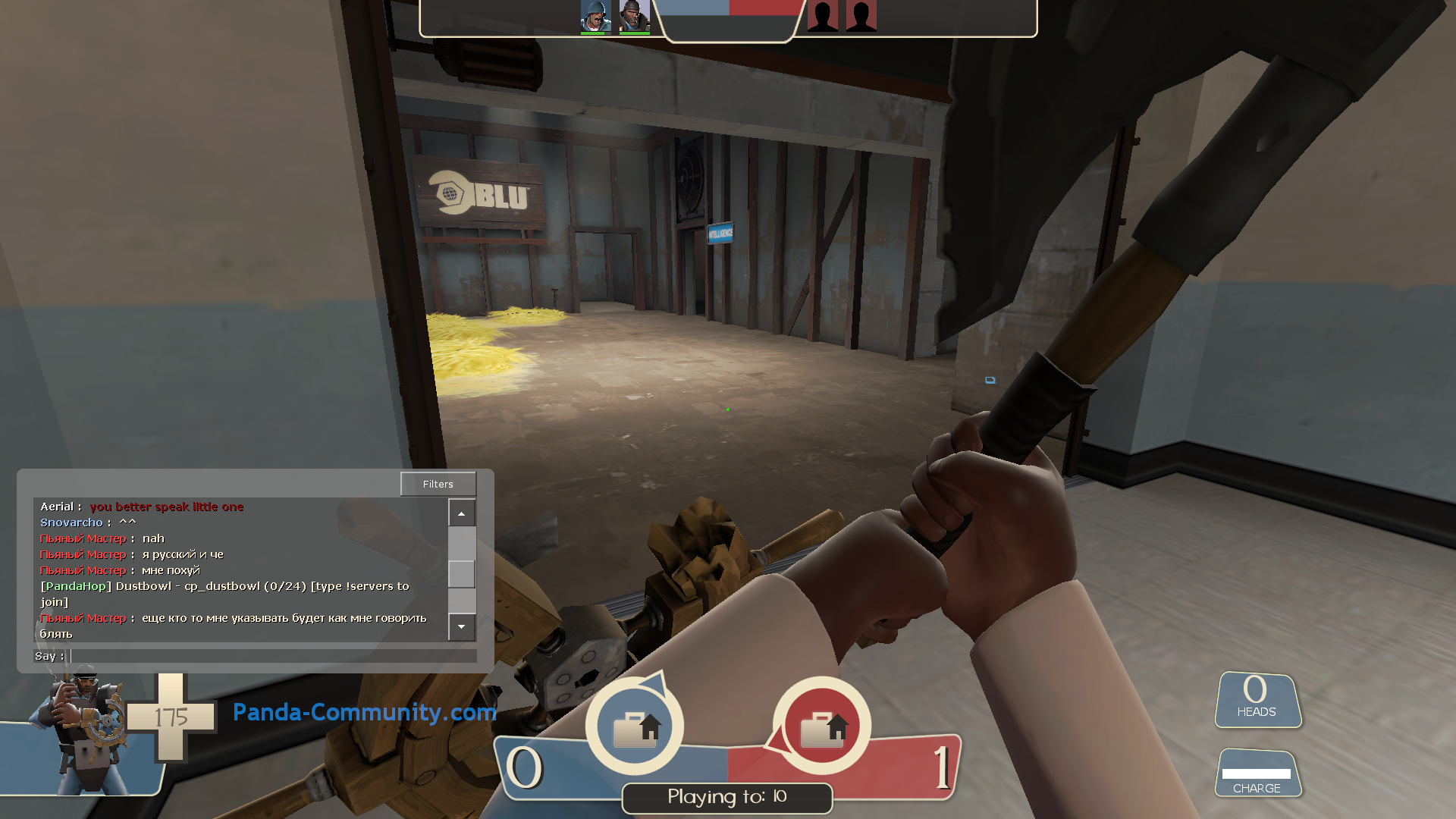Click the blue Soldier portrait at top
The height and width of the screenshot is (819, 1456).
click(595, 17)
